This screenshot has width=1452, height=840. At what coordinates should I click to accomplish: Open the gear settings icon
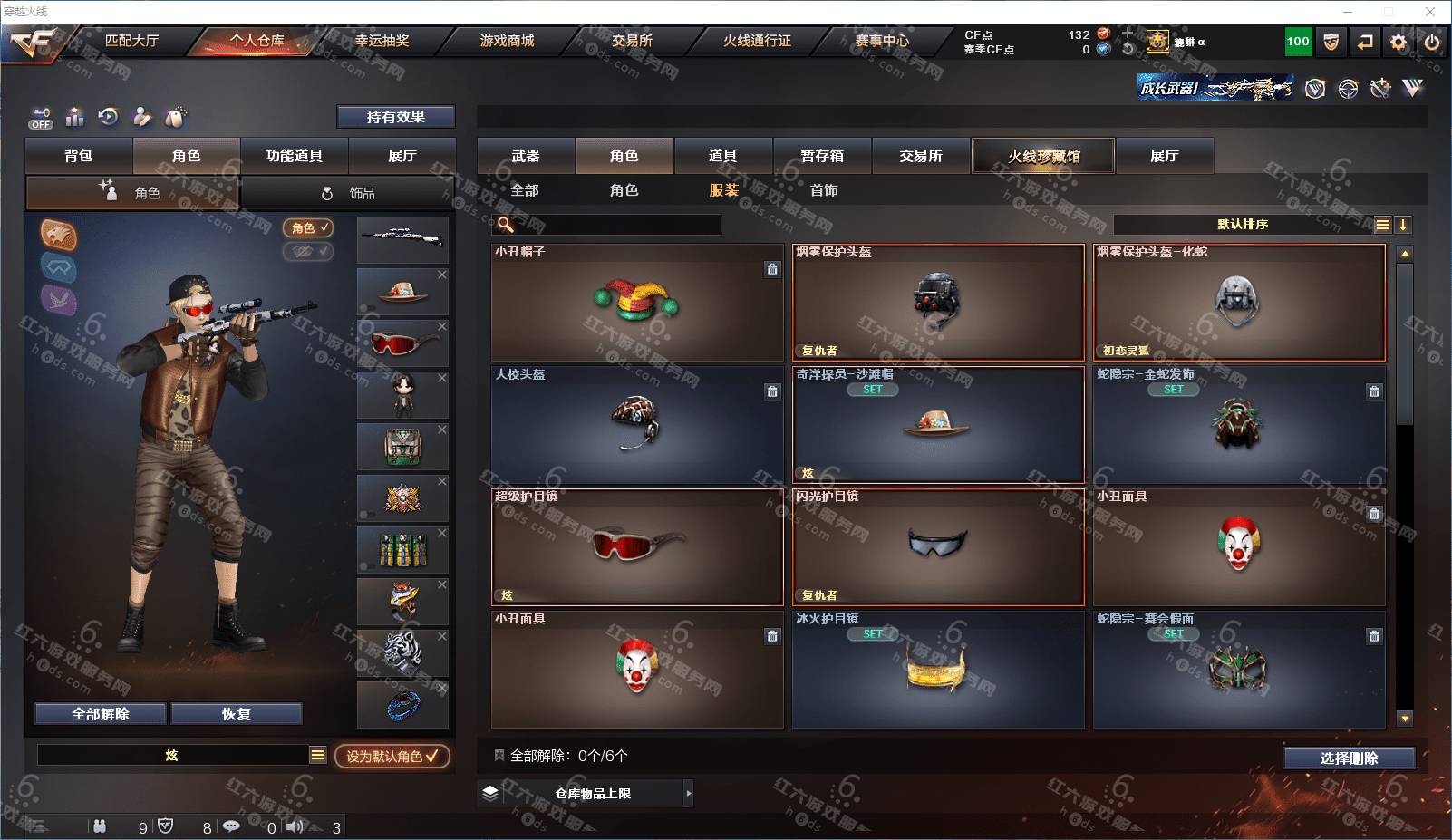[1399, 42]
